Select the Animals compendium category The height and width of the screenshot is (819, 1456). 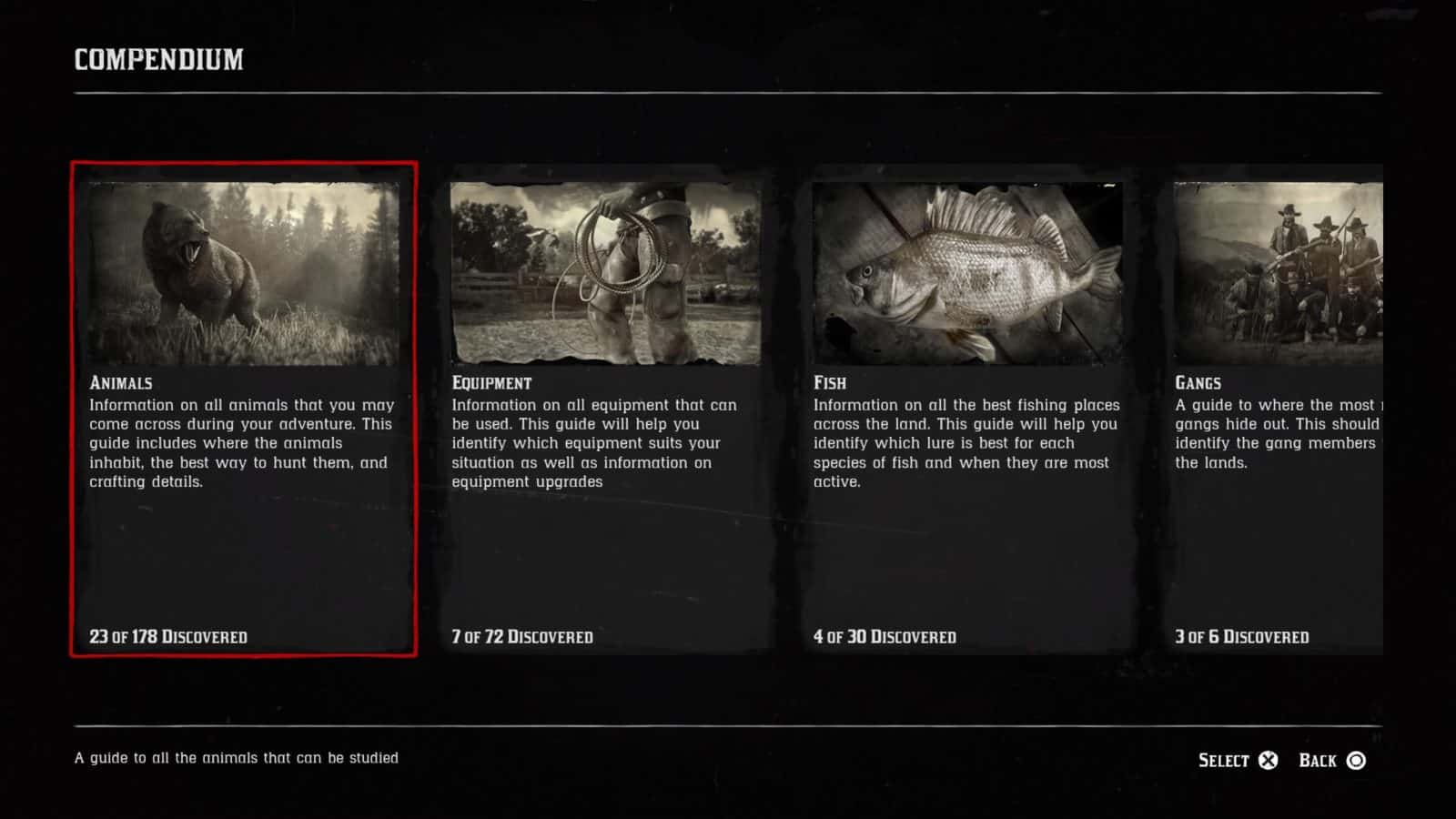pos(241,409)
